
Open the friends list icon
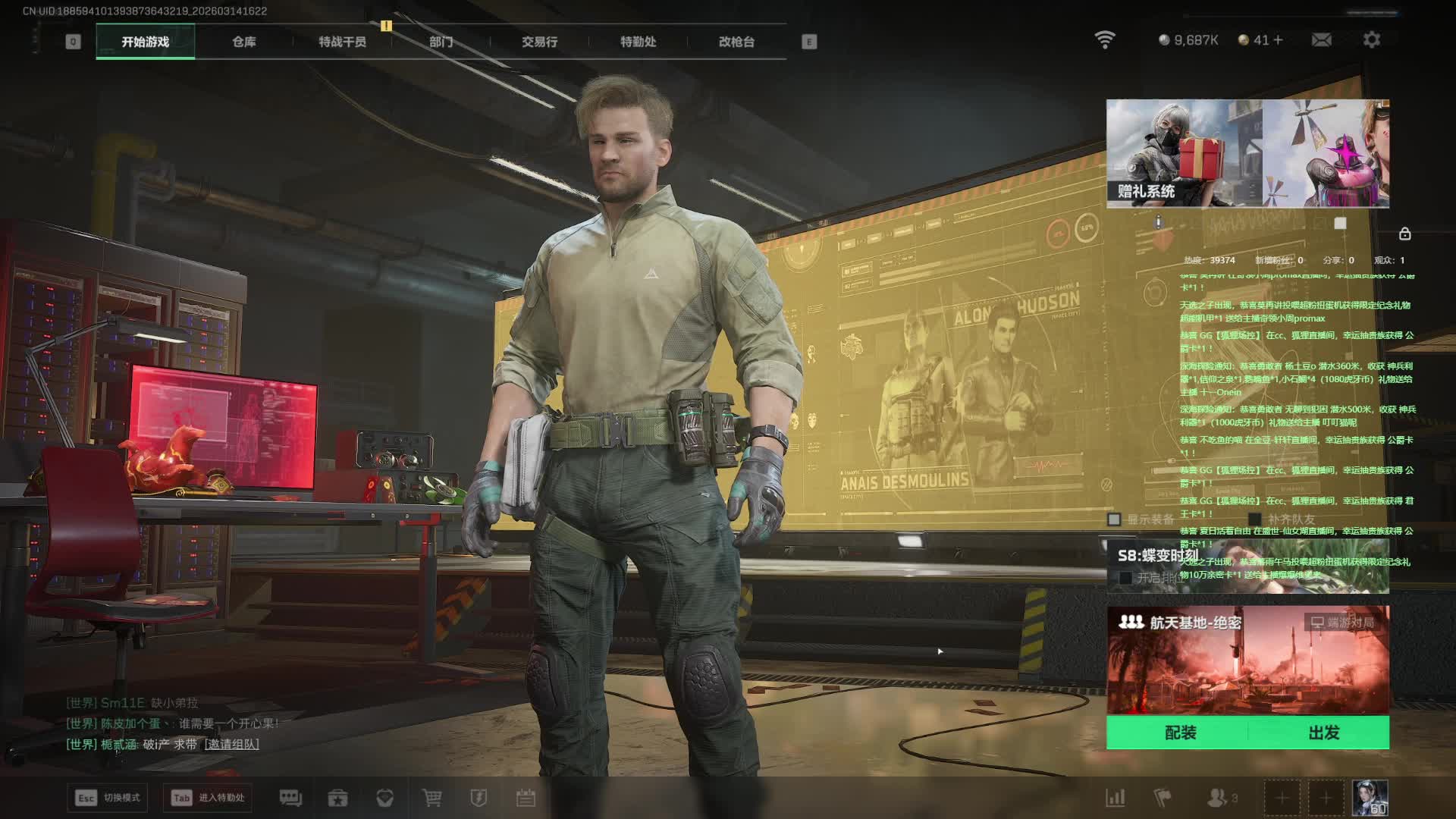(1217, 798)
